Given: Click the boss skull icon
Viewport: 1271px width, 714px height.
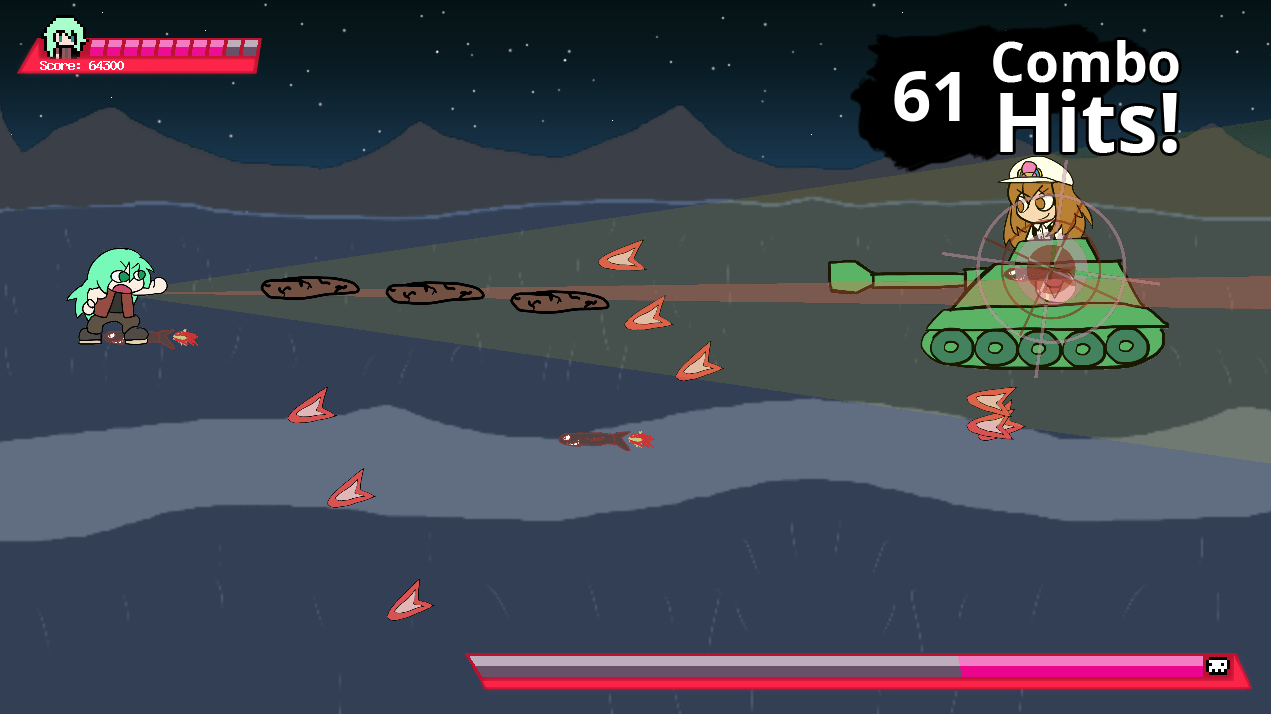Looking at the screenshot, I should click(x=1217, y=666).
